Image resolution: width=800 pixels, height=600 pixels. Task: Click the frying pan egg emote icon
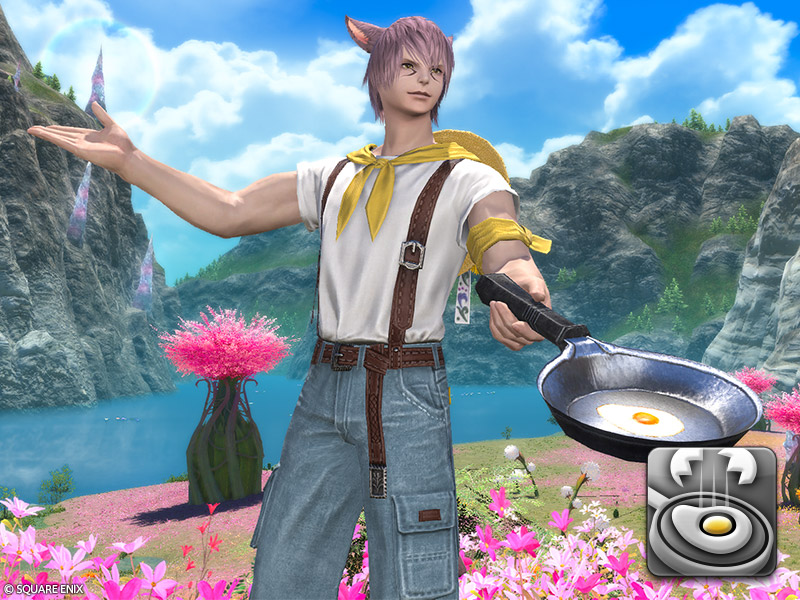pyautogui.click(x=711, y=511)
